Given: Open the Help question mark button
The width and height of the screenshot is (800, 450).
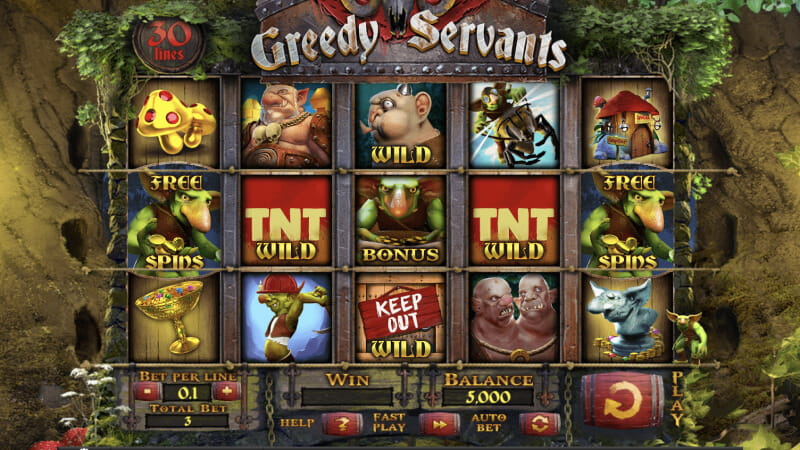Looking at the screenshot, I should click(342, 423).
